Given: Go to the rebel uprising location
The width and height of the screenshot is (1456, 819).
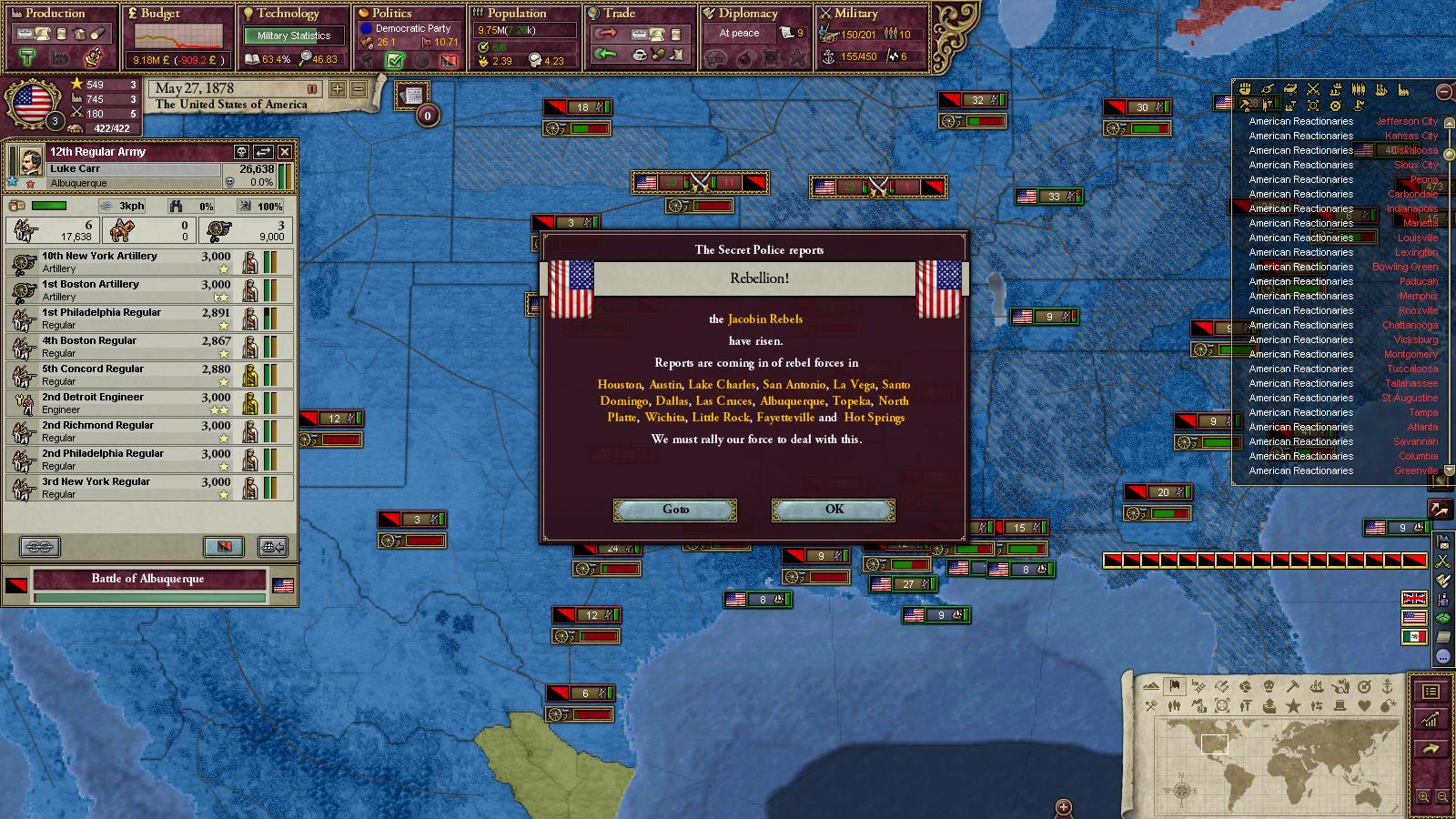Looking at the screenshot, I should pos(675,510).
